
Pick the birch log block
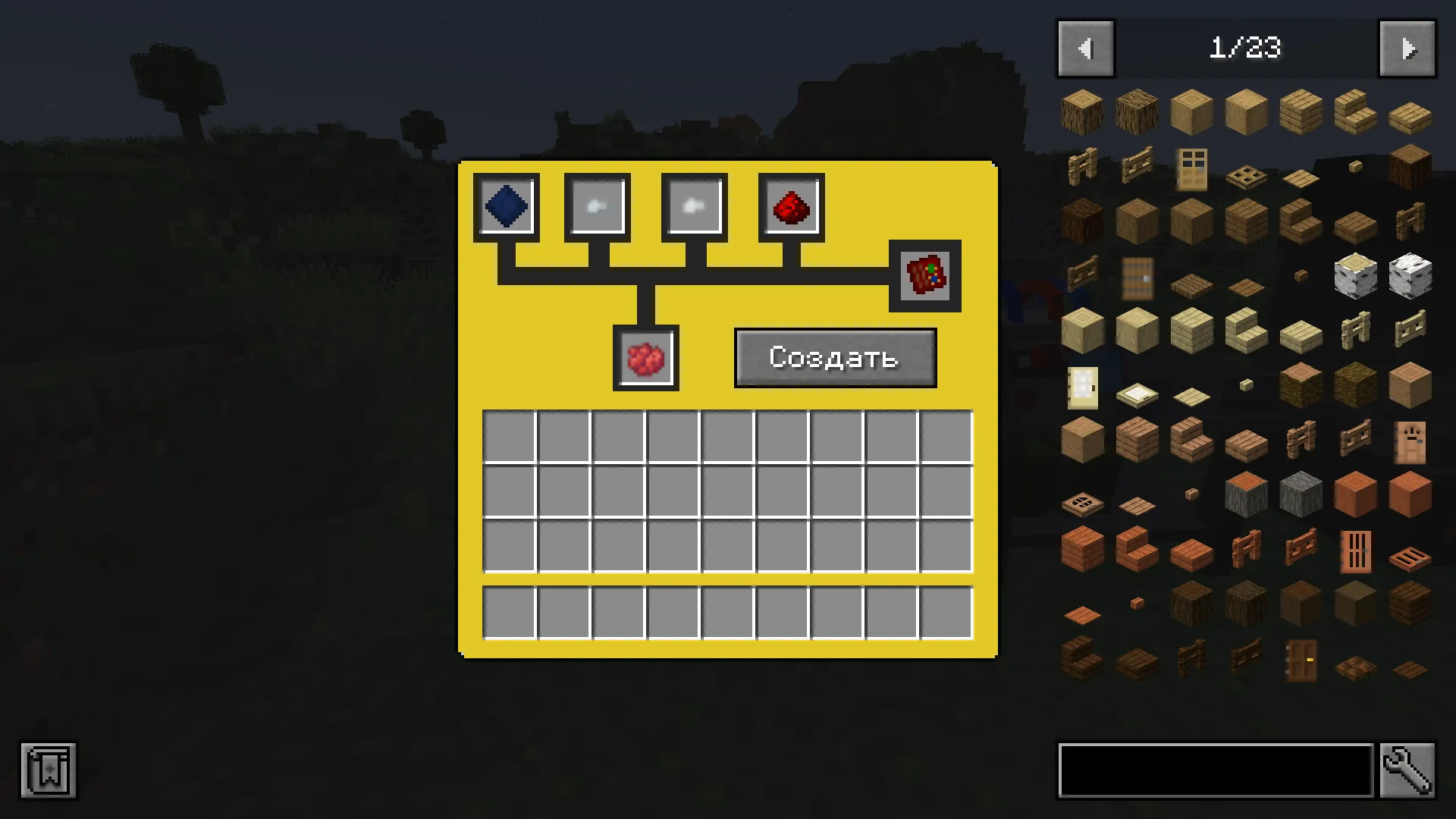pos(1355,277)
